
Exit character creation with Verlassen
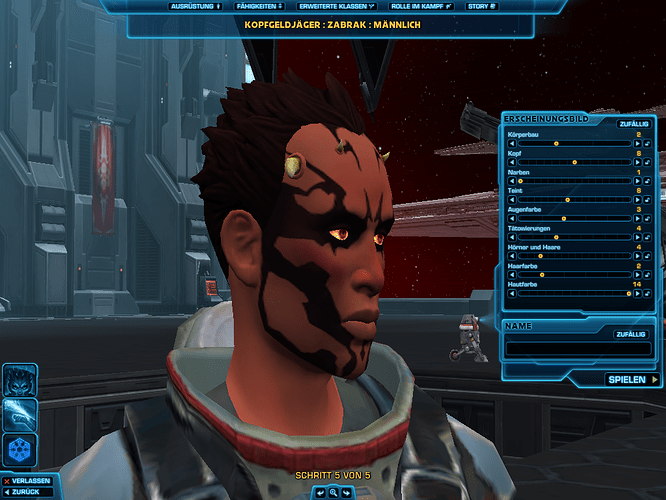28,481
